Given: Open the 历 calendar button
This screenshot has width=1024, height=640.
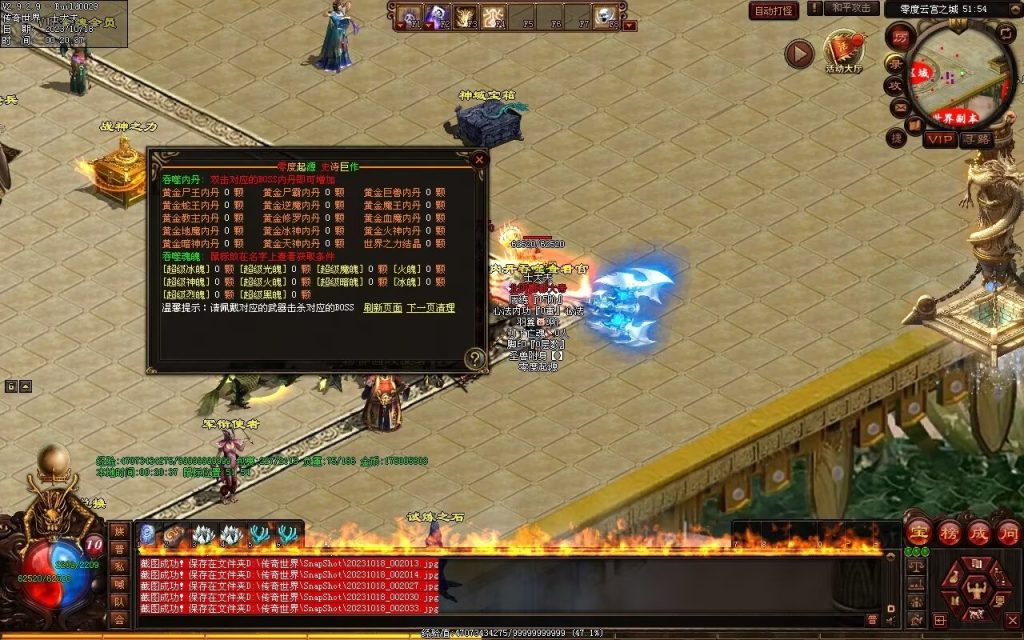Looking at the screenshot, I should [x=899, y=36].
